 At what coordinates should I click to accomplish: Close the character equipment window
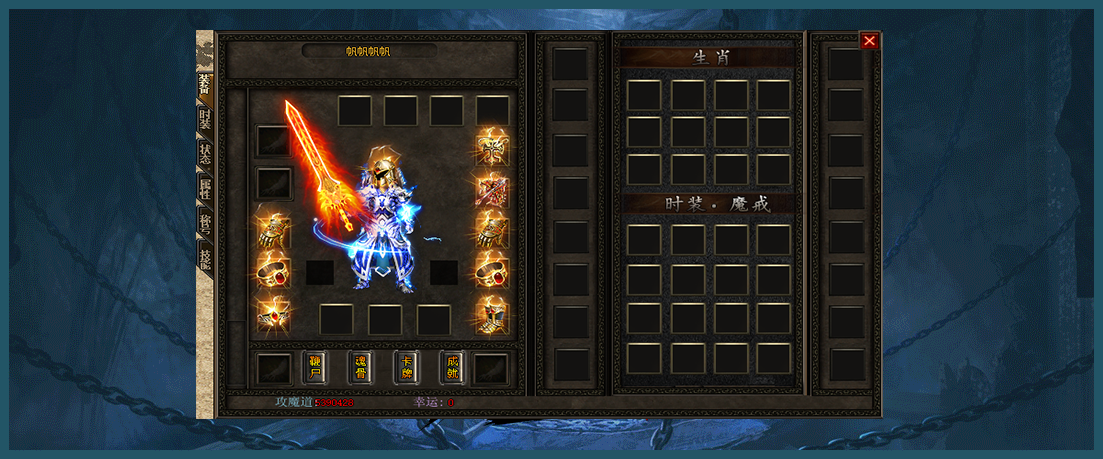pyautogui.click(x=869, y=41)
